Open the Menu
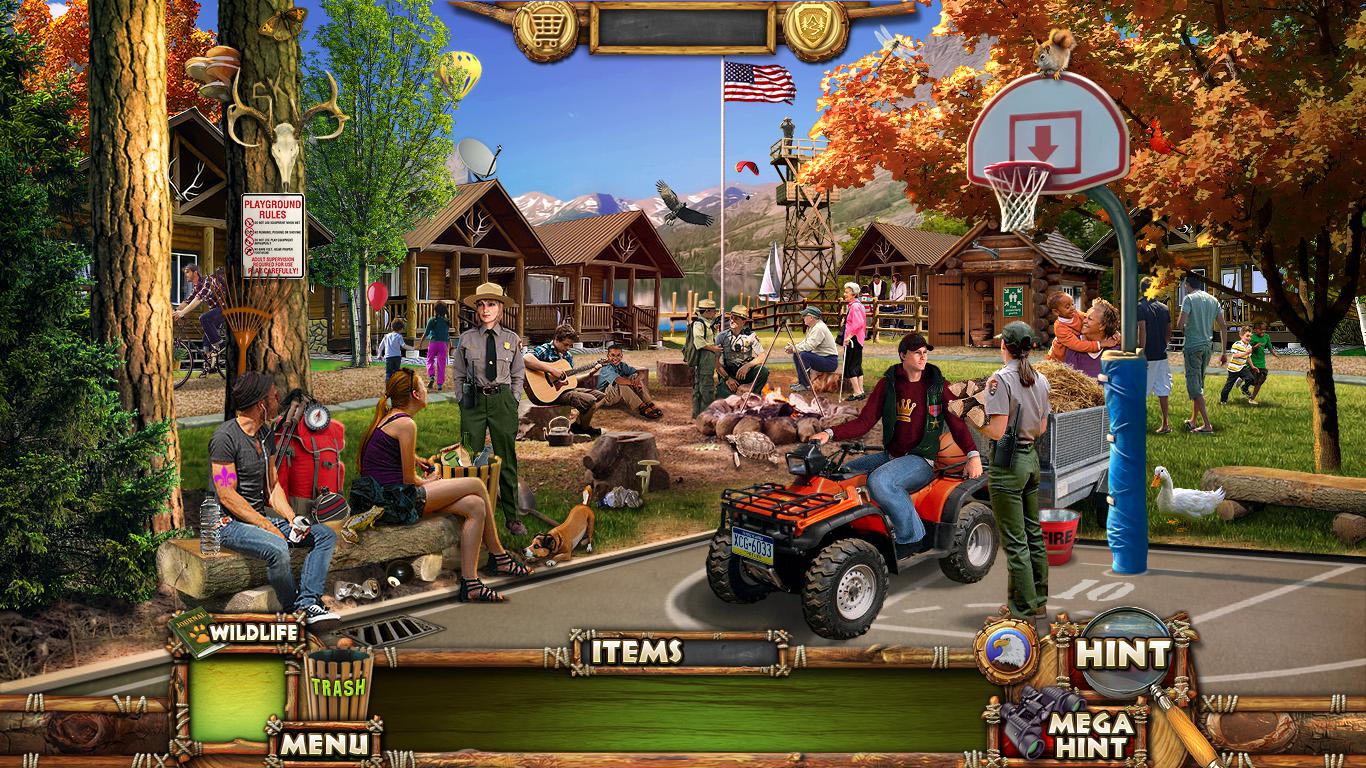 (x=323, y=743)
